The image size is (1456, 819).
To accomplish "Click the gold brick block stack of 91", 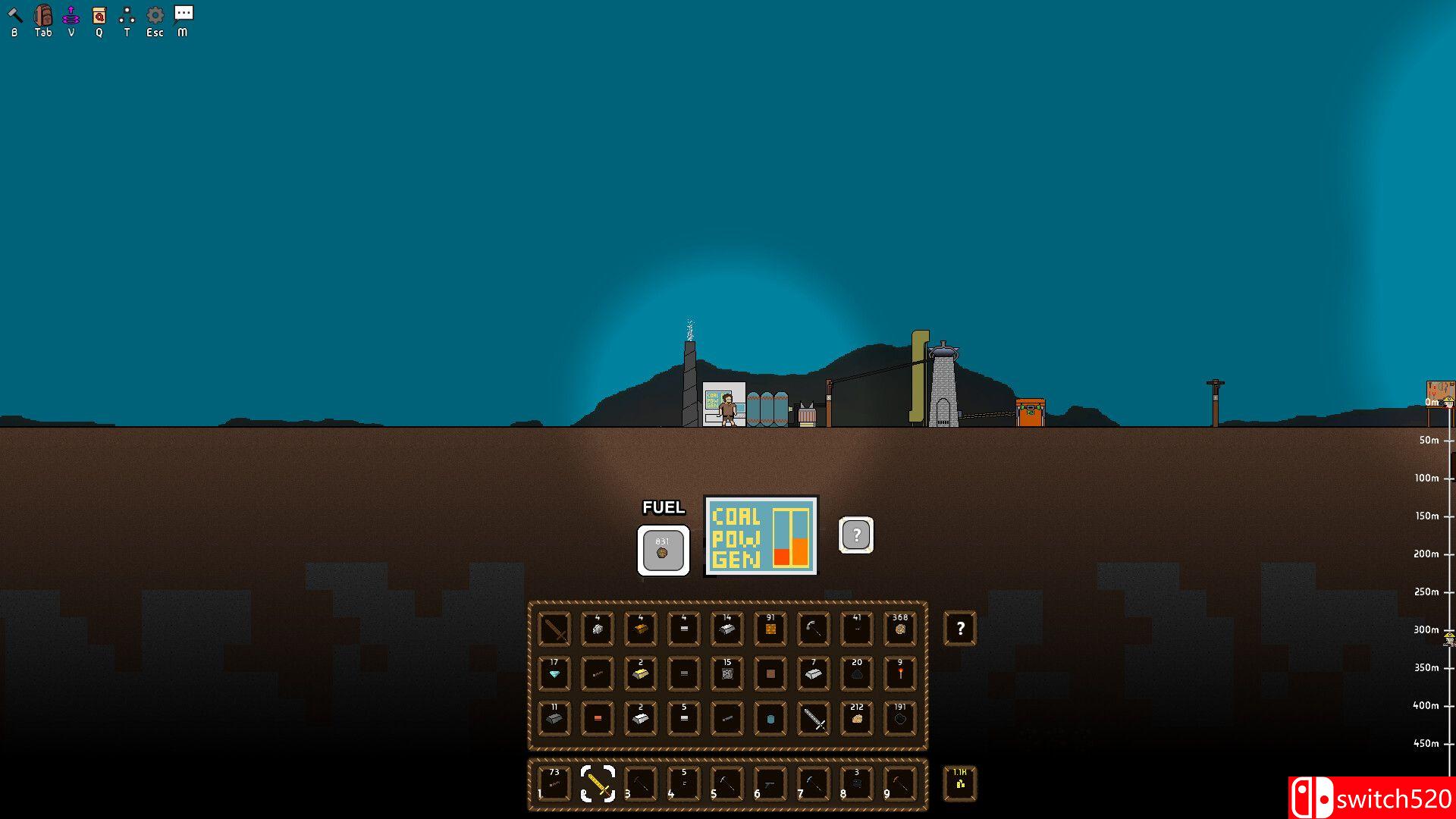I will point(770,629).
